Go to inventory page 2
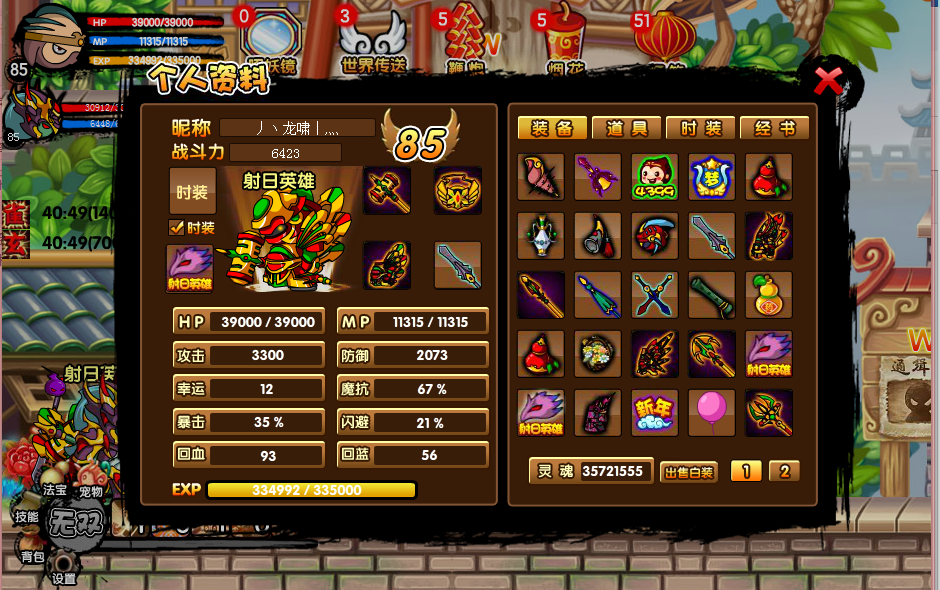Viewport: 940px width, 590px height. [784, 471]
